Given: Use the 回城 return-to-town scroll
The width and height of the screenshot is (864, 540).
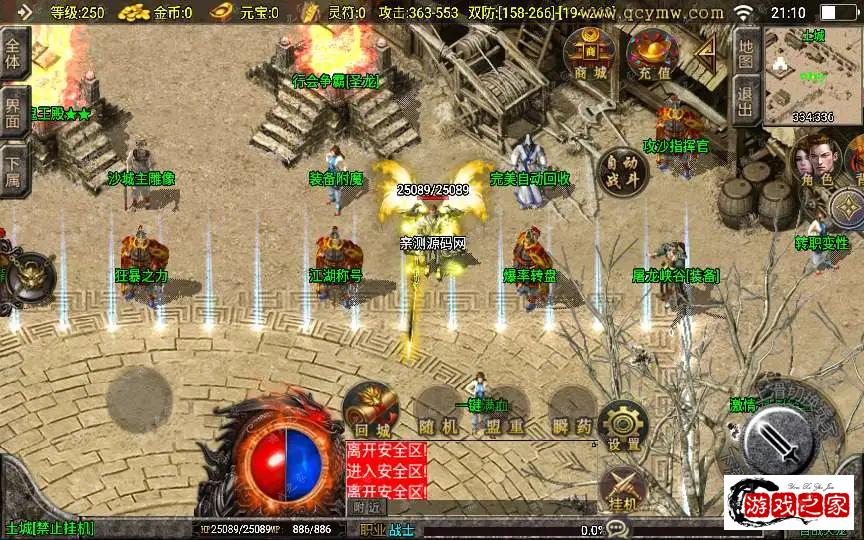Looking at the screenshot, I should (x=371, y=412).
